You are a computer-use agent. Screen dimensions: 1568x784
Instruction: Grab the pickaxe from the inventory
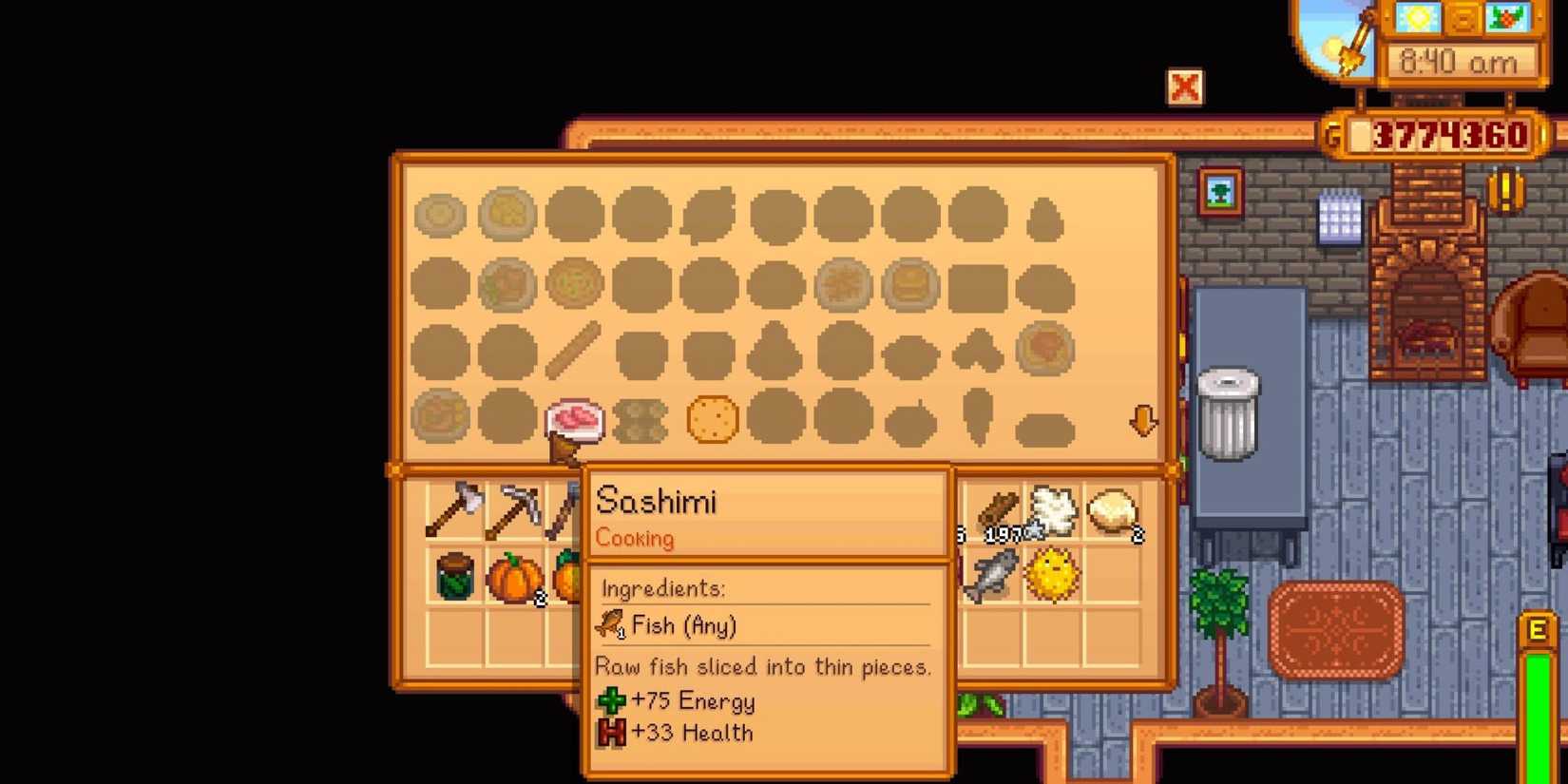tap(514, 508)
